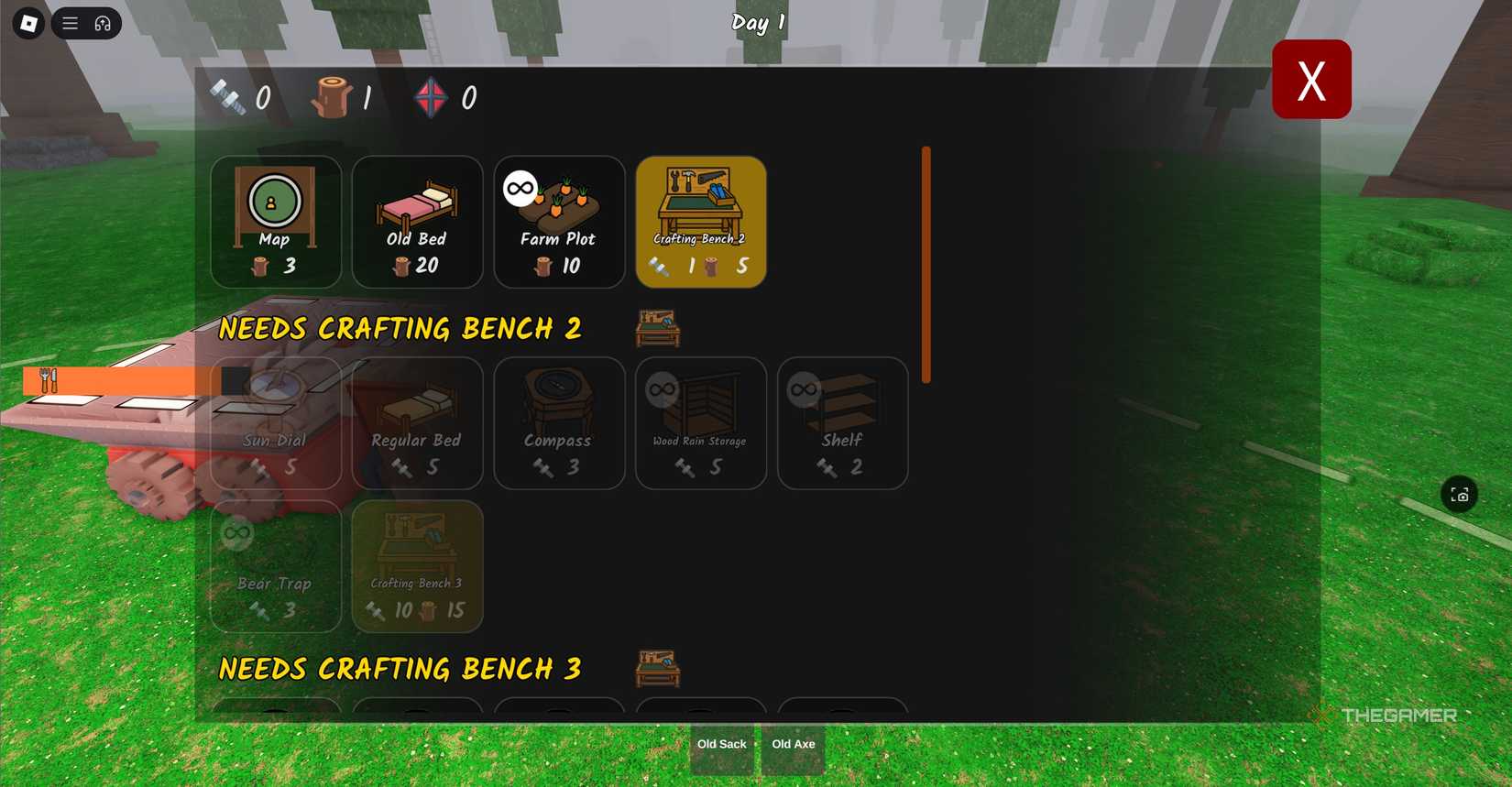Click the Wood Rain Storage recipe
Screen dimensions: 1512x787
pos(701,423)
